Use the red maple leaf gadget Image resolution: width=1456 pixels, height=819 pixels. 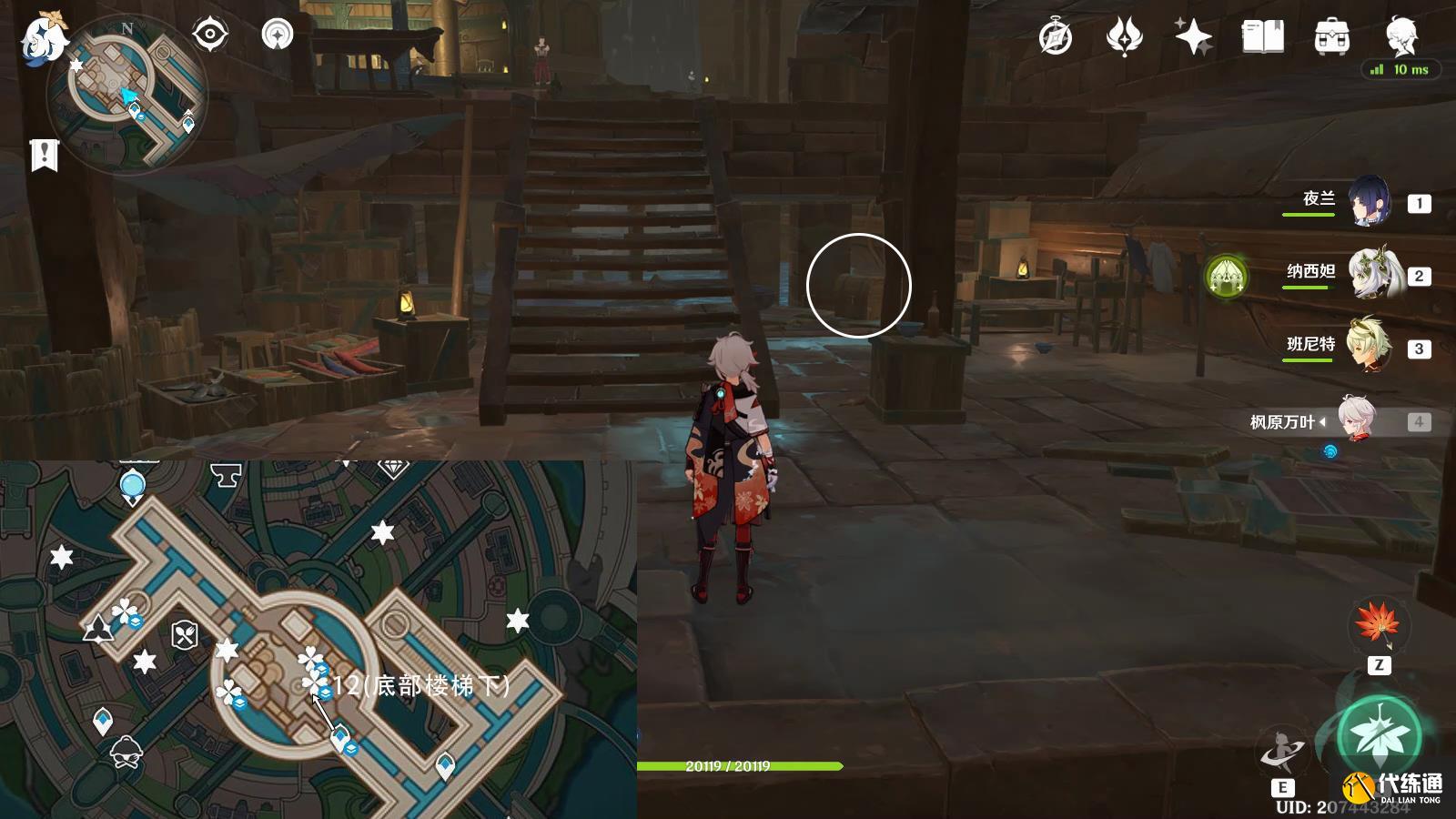[x=1378, y=625]
